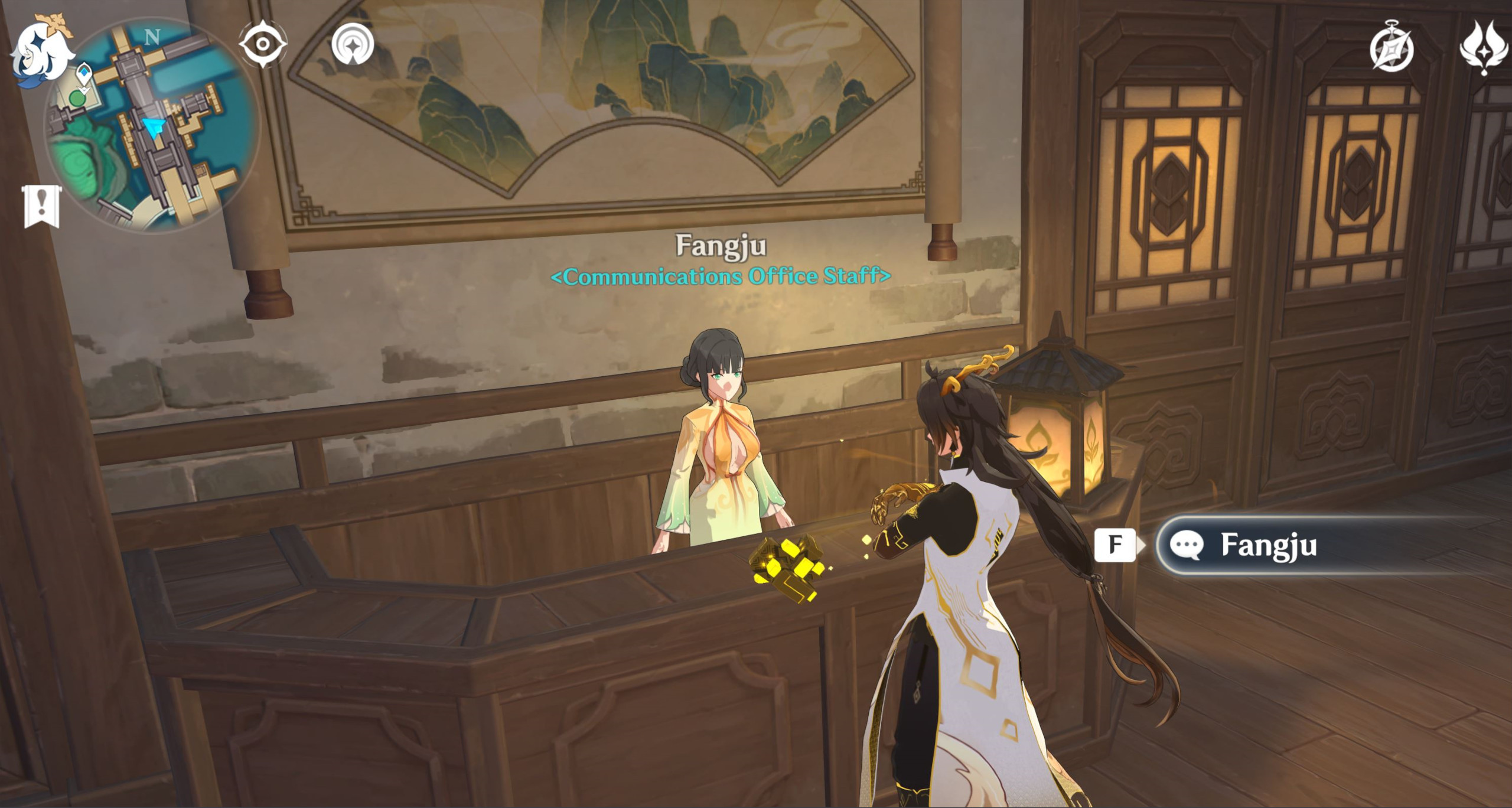Toggle quest tracker visibility with the eye icon
This screenshot has width=1512, height=808.
point(262,43)
